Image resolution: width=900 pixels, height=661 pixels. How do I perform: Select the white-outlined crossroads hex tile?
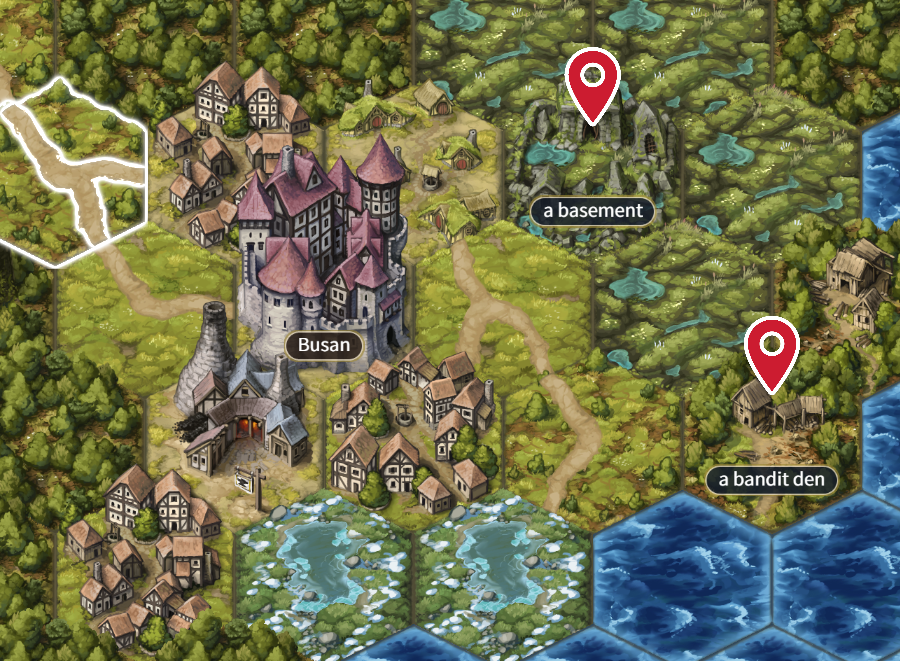coord(75,170)
